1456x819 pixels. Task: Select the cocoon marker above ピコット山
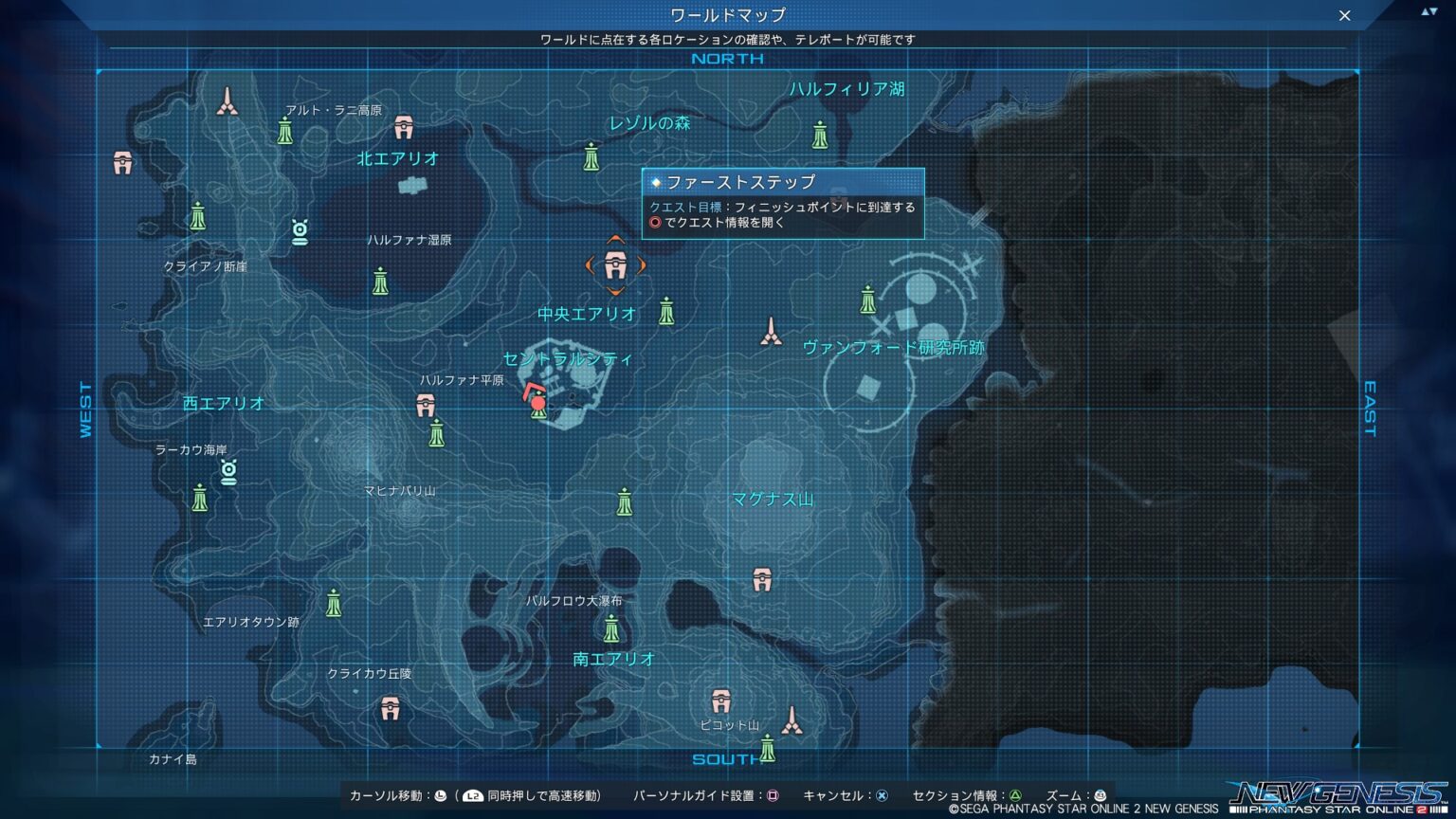click(x=721, y=701)
